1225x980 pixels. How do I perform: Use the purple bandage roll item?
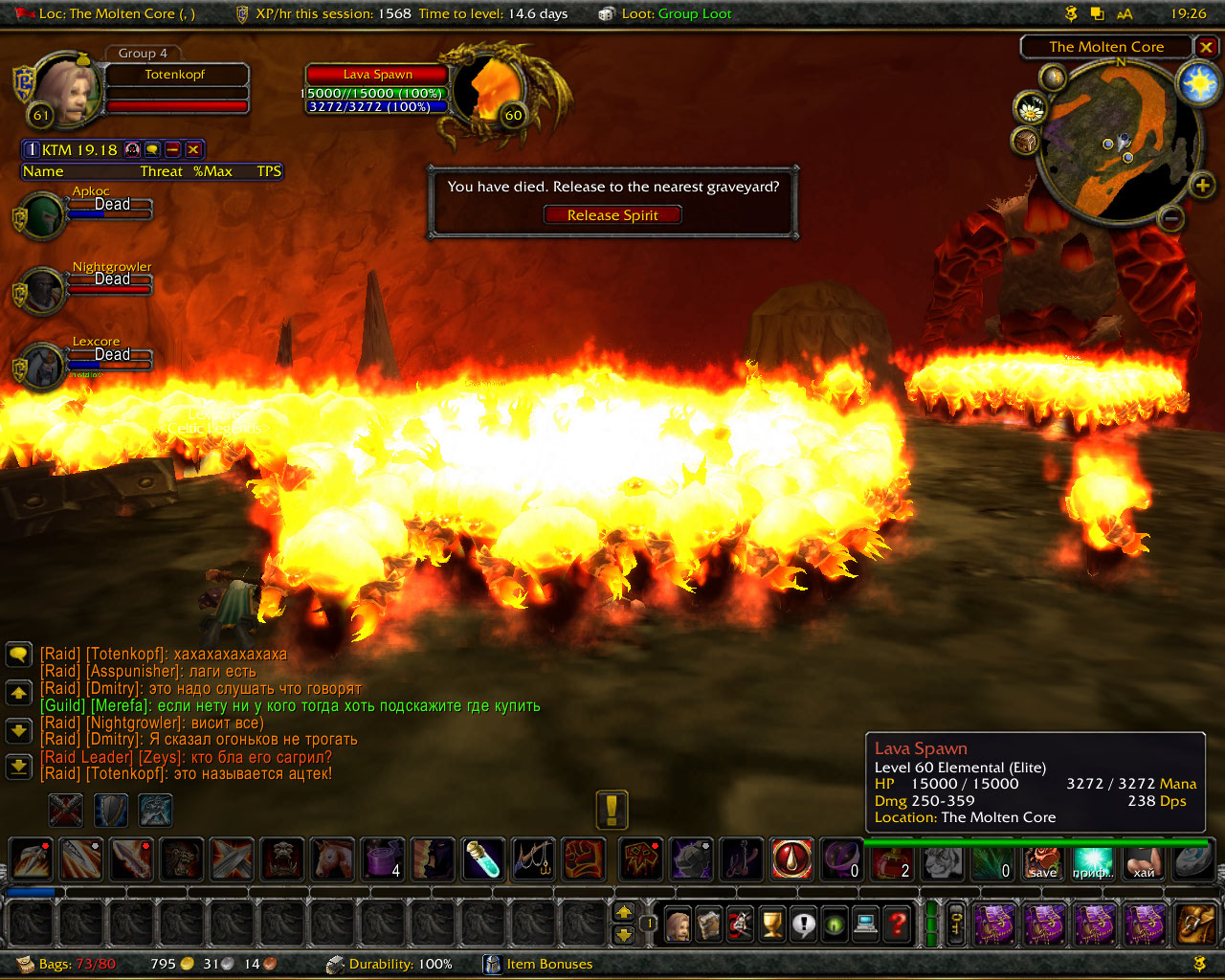[x=383, y=858]
